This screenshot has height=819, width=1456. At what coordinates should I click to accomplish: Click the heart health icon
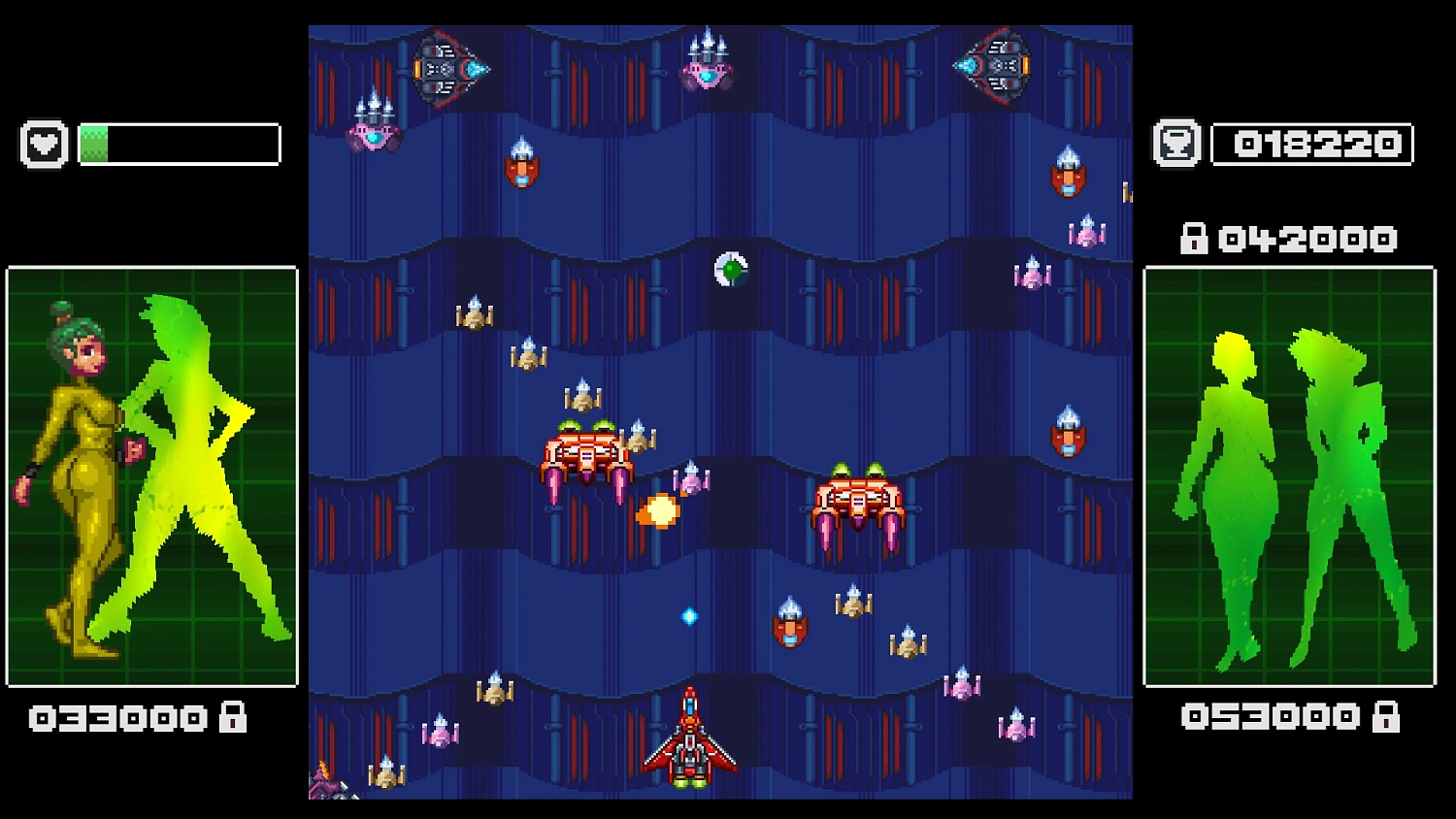(x=44, y=143)
